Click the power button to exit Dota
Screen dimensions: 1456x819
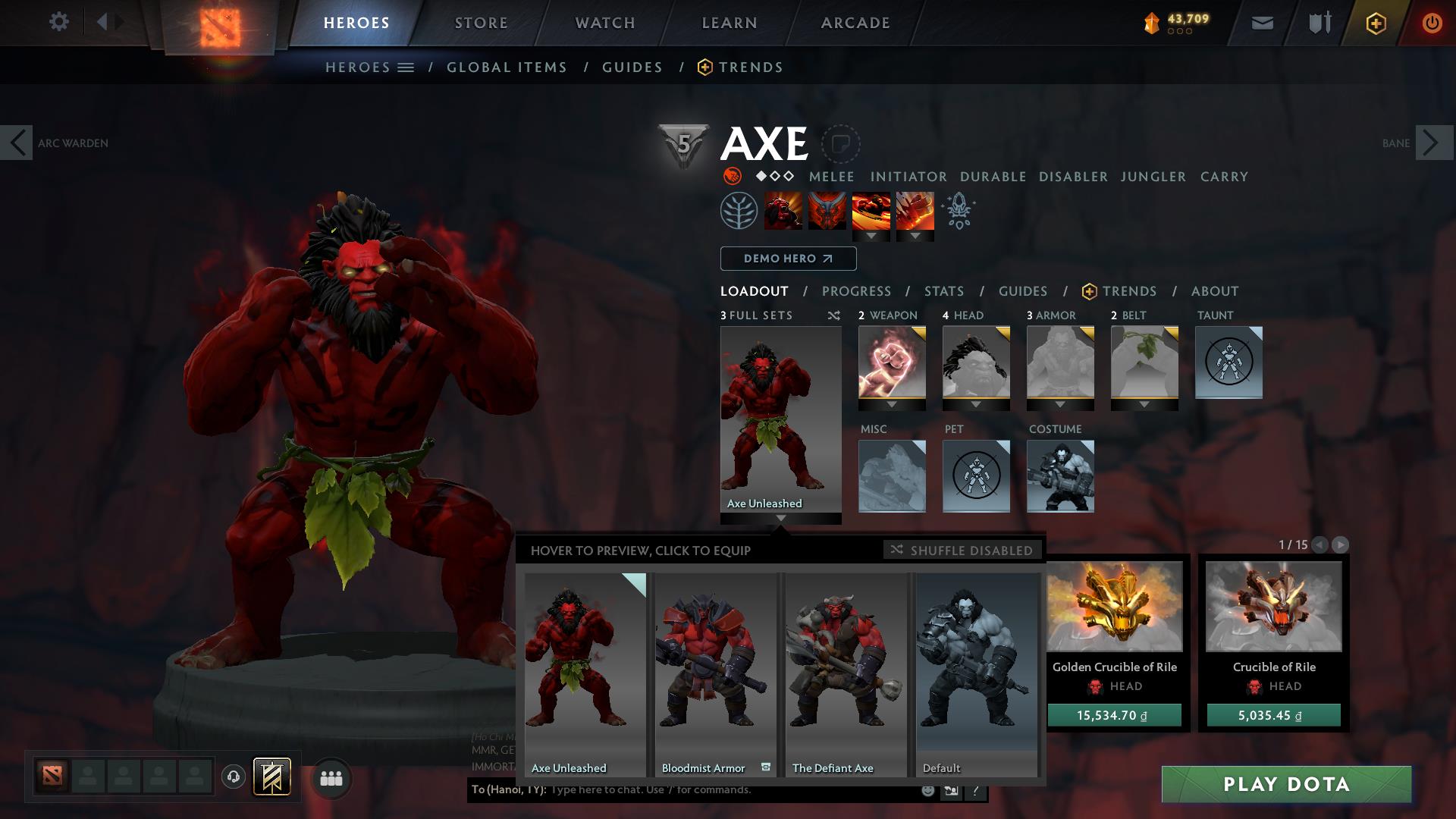coord(1432,22)
